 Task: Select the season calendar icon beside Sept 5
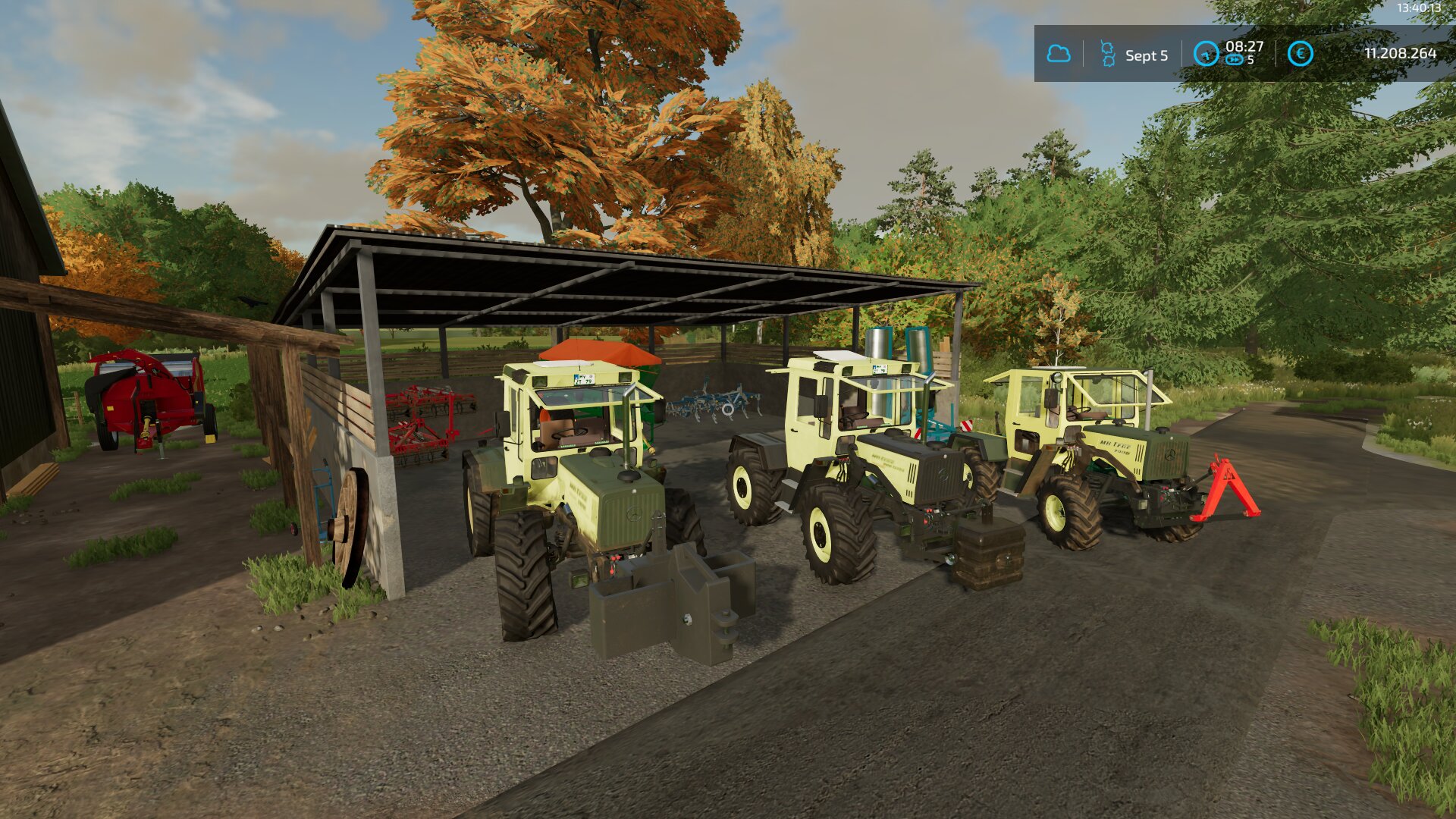(1108, 54)
